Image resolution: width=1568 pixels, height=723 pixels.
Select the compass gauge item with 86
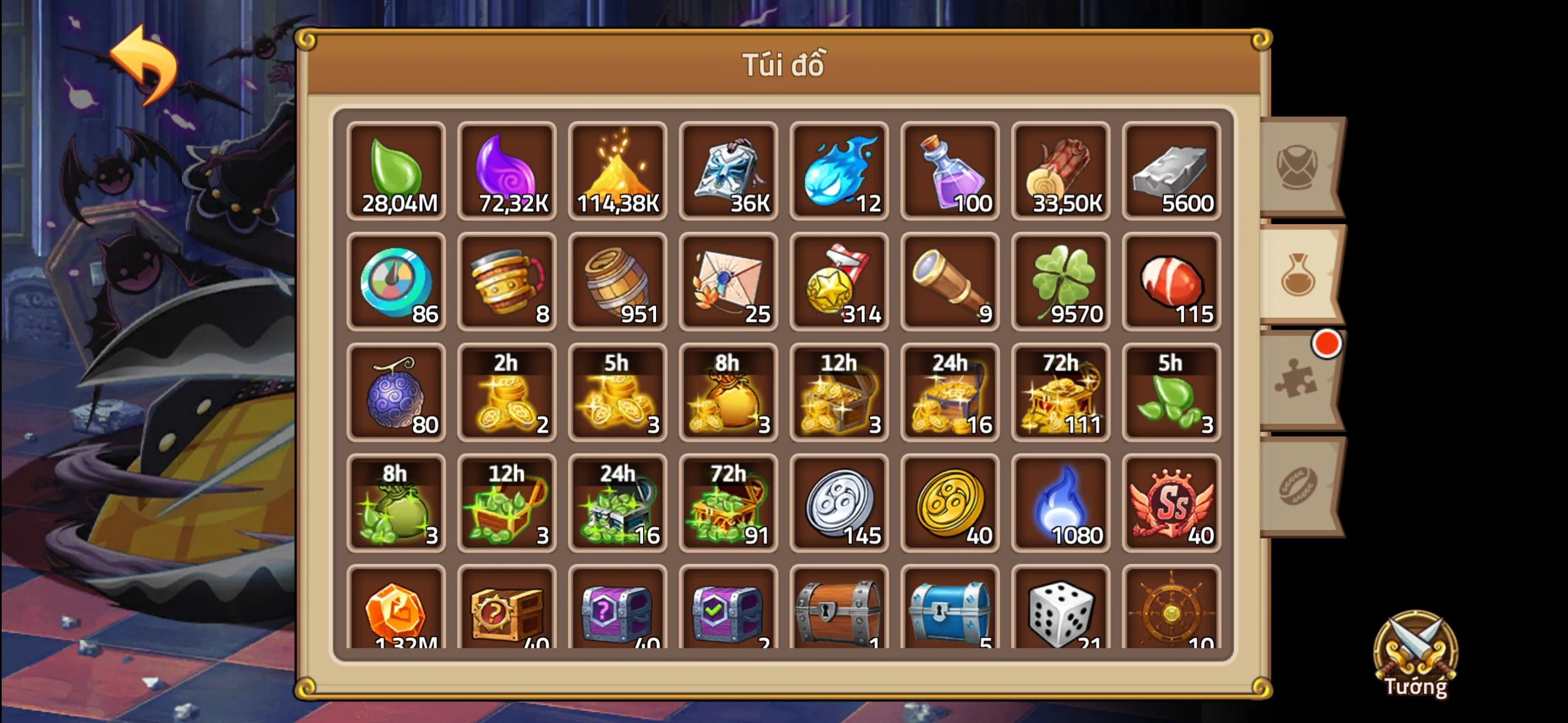point(396,283)
